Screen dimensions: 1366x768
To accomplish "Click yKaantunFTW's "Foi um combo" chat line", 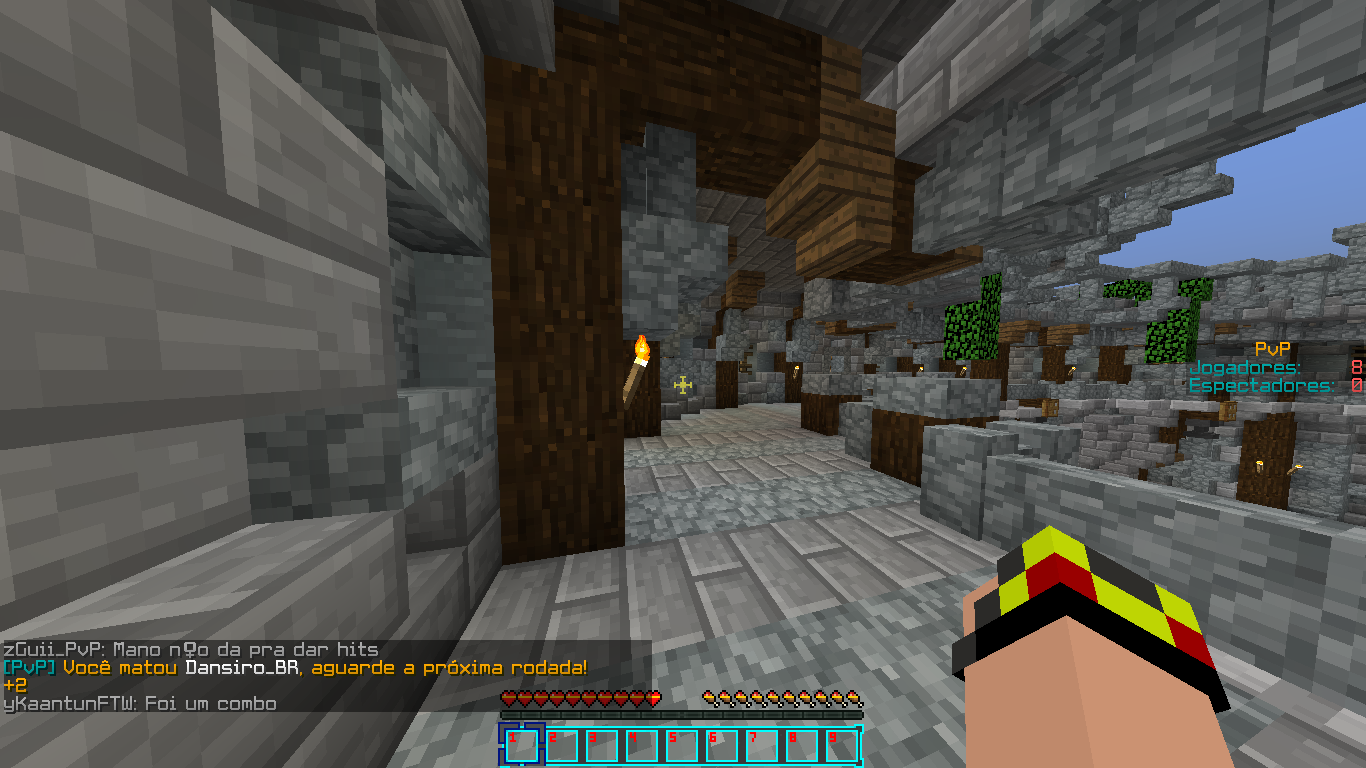I will coord(140,704).
